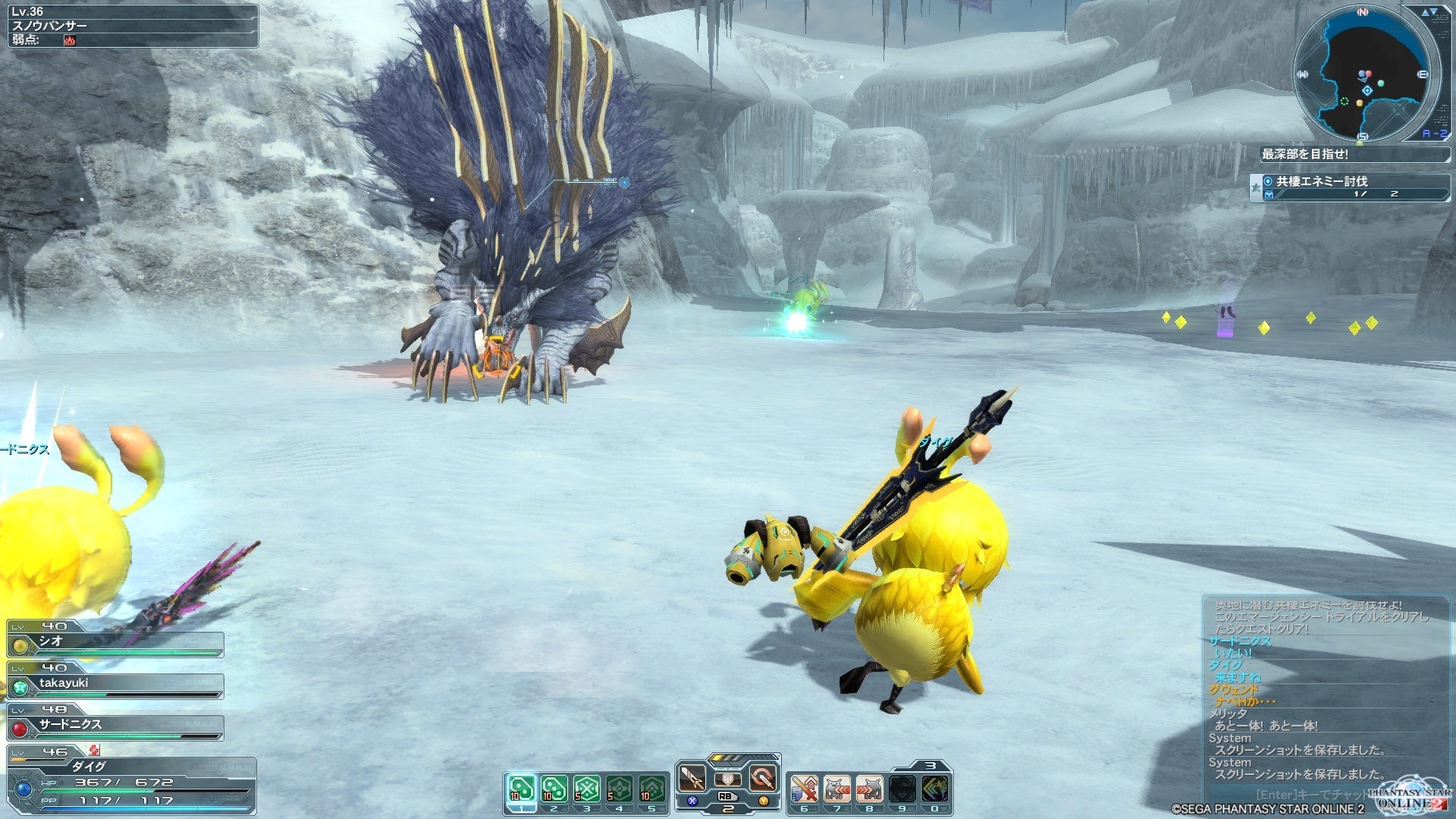Click the circular-arrow sword action icon
The height and width of the screenshot is (819, 1456).
pos(762,778)
